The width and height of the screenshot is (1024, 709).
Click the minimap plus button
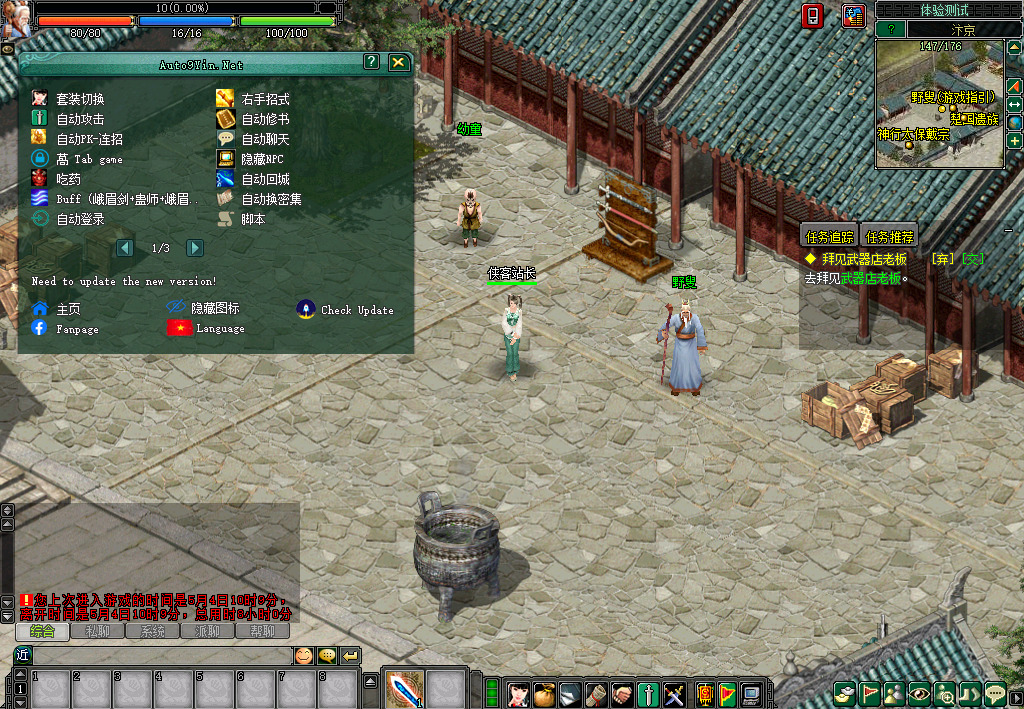pos(1014,141)
